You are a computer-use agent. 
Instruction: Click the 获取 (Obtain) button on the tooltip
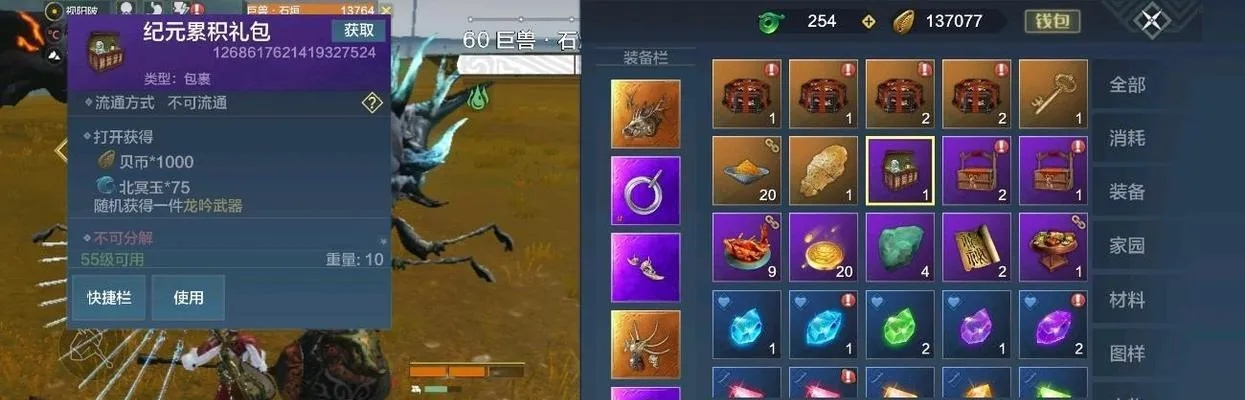point(358,31)
